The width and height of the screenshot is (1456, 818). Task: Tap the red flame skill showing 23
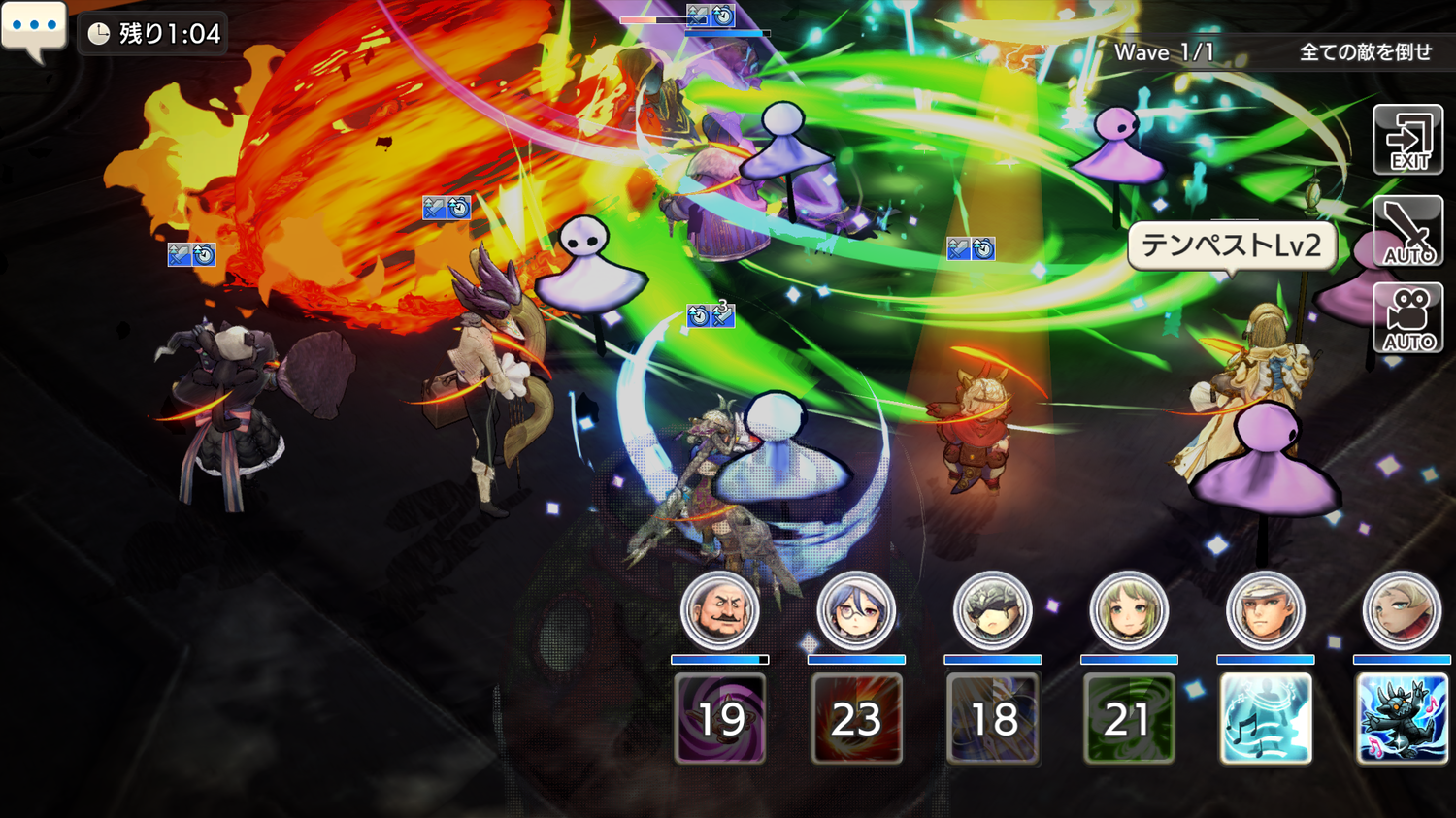pyautogui.click(x=856, y=718)
